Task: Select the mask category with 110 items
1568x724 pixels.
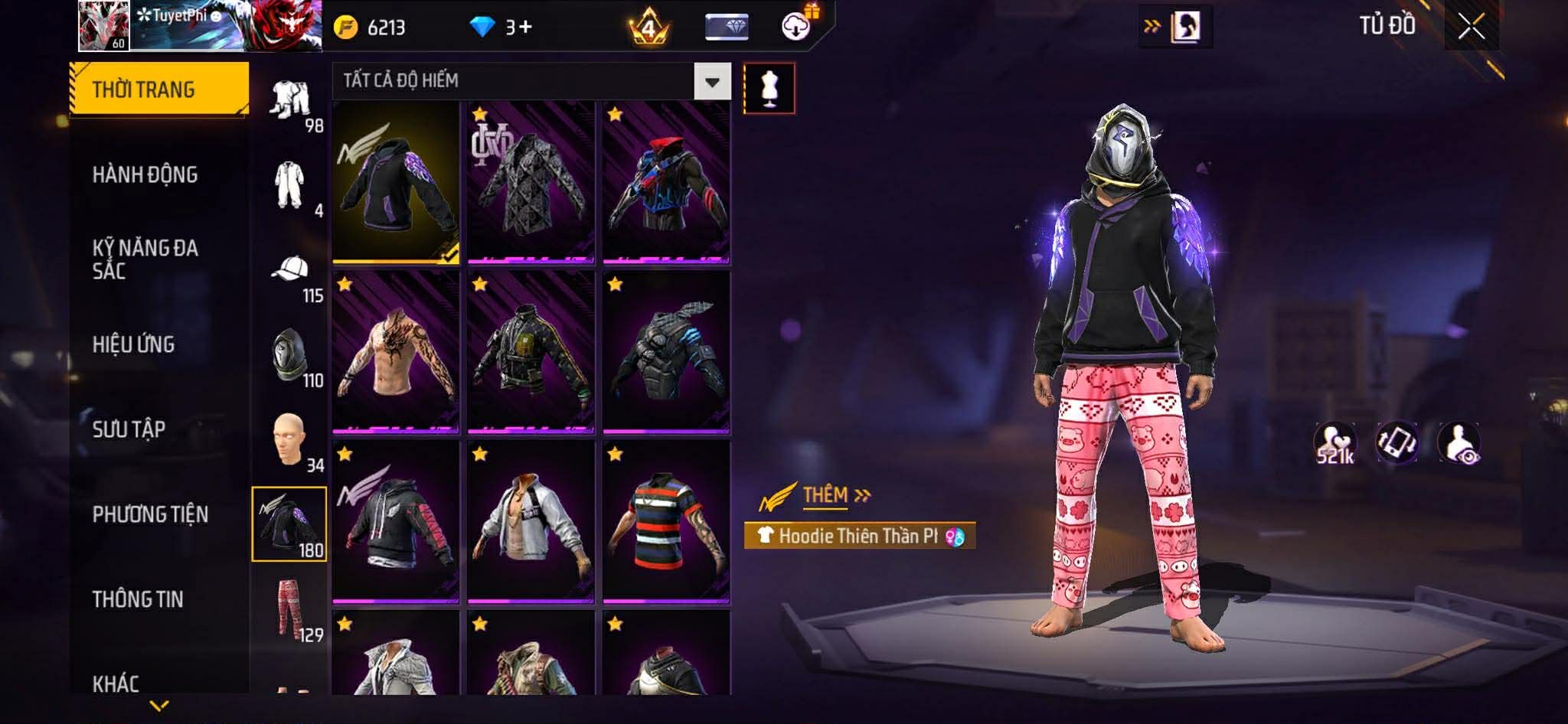Action: coord(290,357)
